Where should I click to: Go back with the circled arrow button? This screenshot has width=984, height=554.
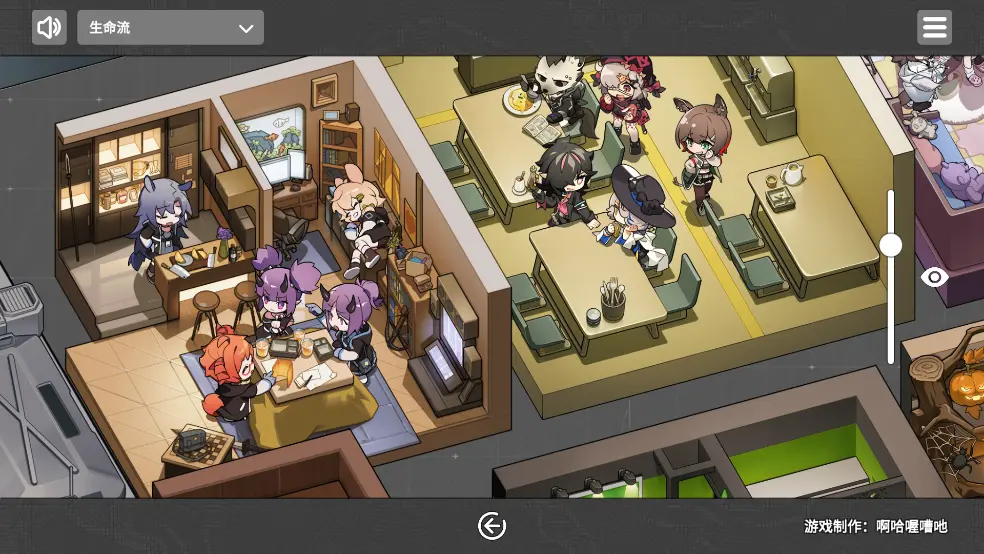492,526
